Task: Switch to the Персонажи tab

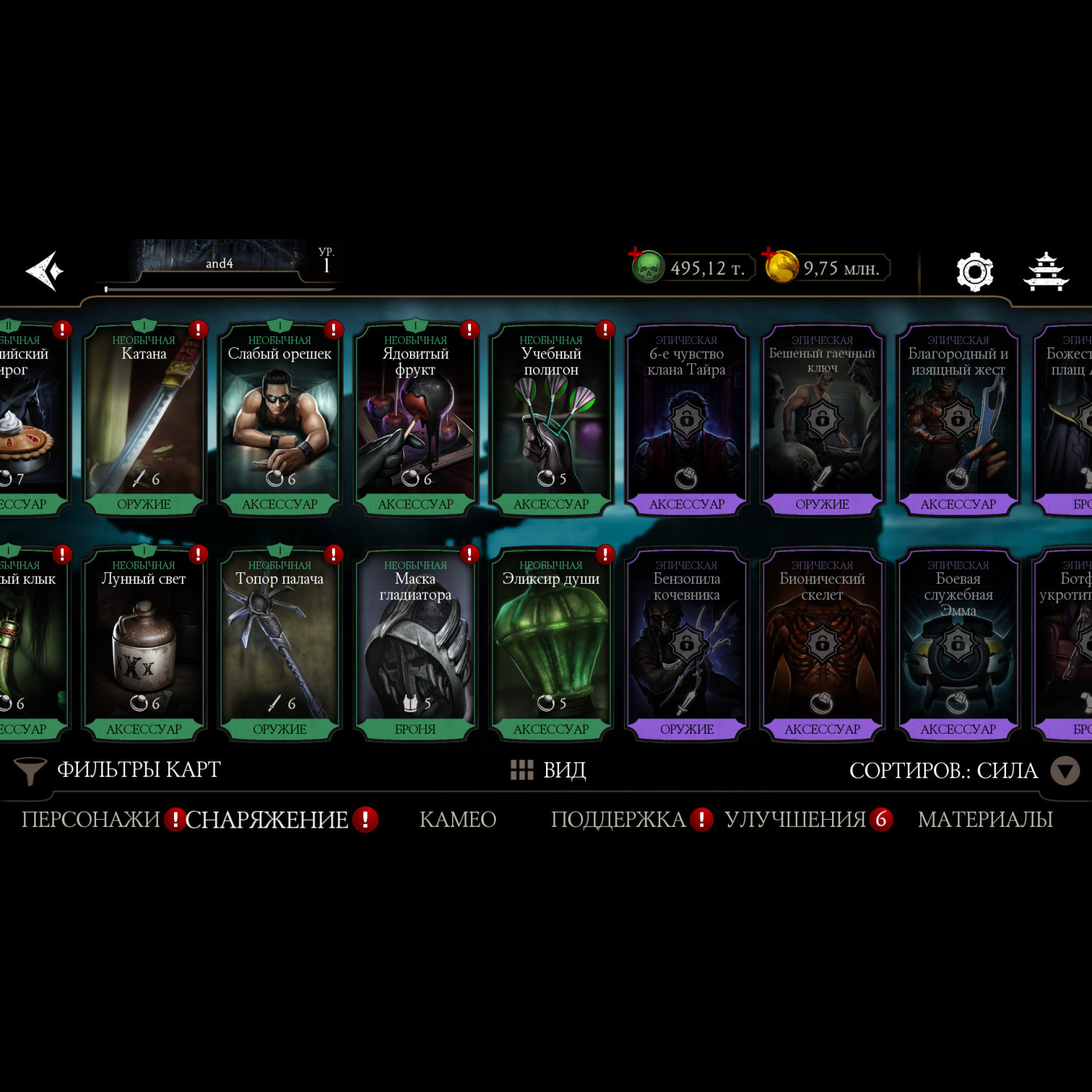Action: pyautogui.click(x=90, y=820)
